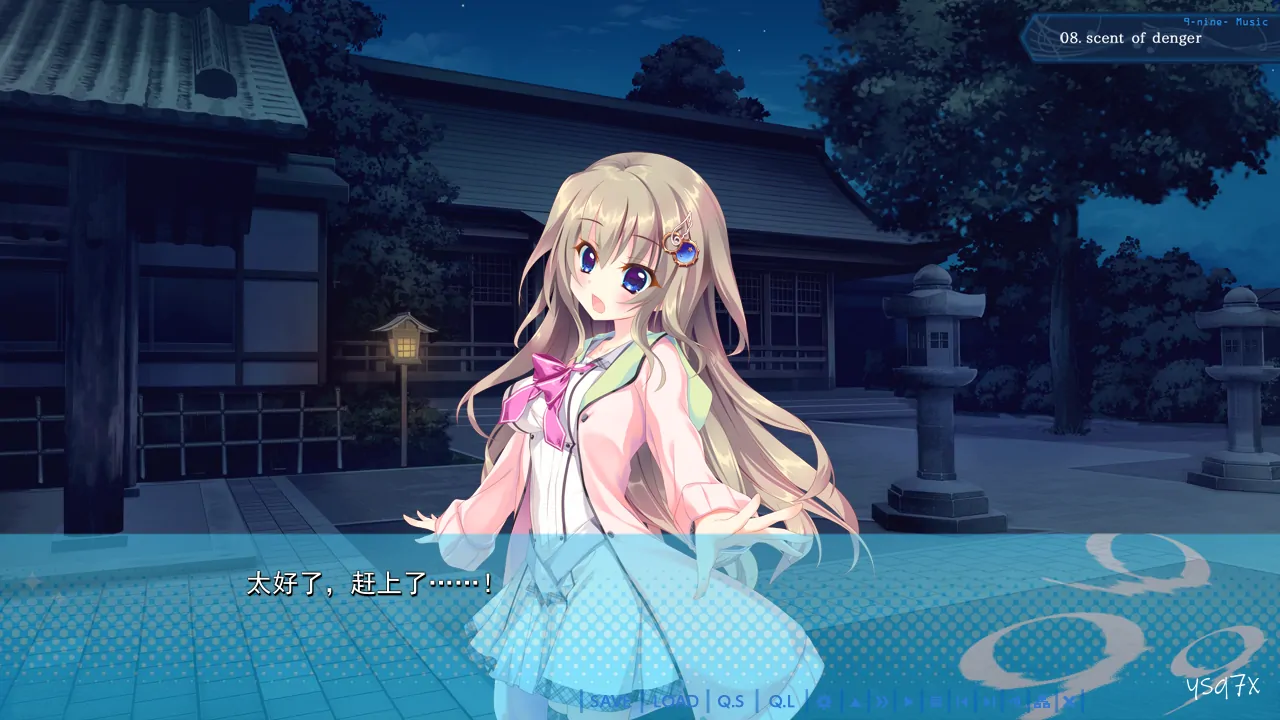The width and height of the screenshot is (1280, 720).
Task: Click the upward triangle icon
Action: pyautogui.click(x=855, y=701)
